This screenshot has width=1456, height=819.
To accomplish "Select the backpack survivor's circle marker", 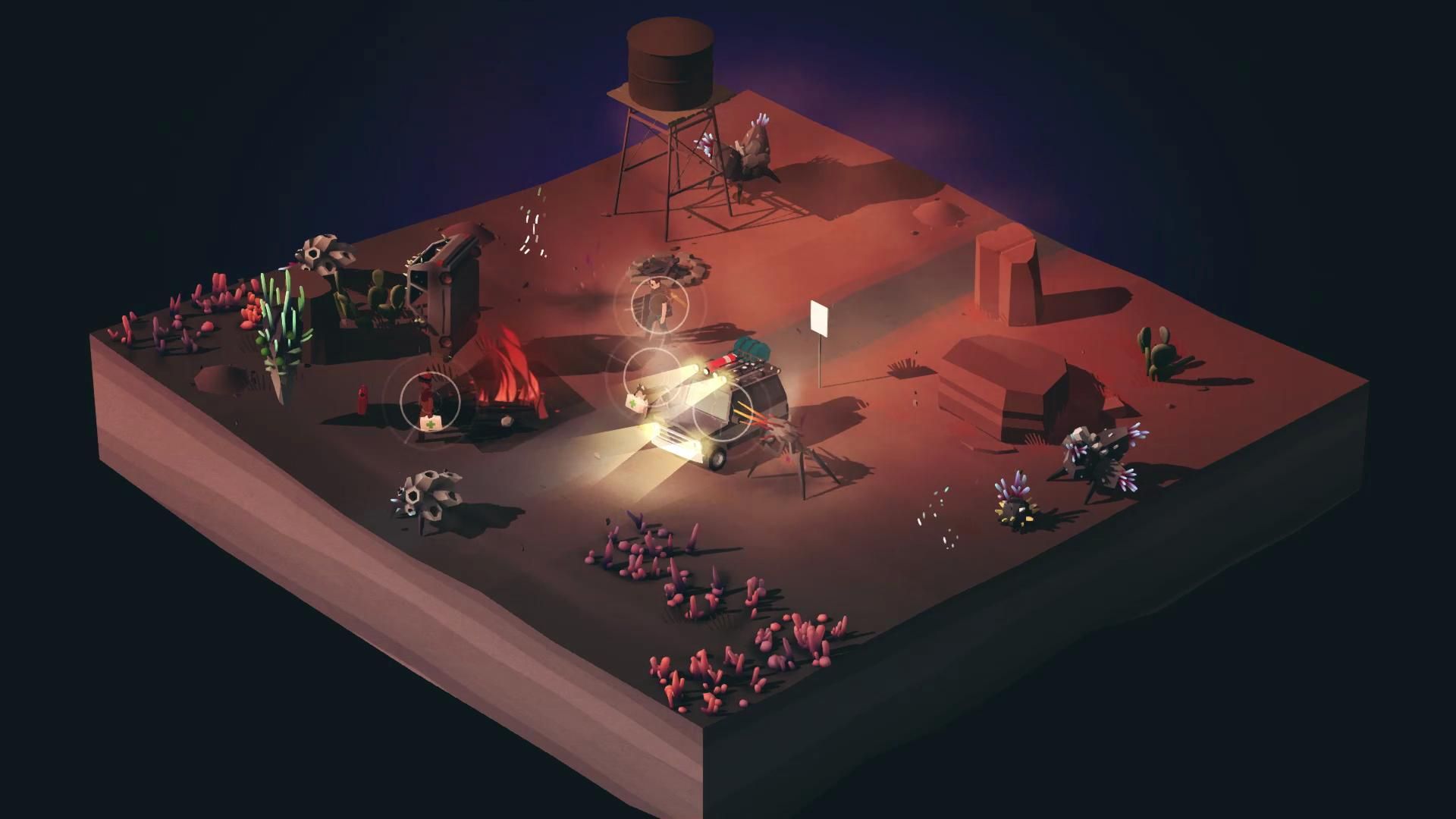I will tap(659, 303).
